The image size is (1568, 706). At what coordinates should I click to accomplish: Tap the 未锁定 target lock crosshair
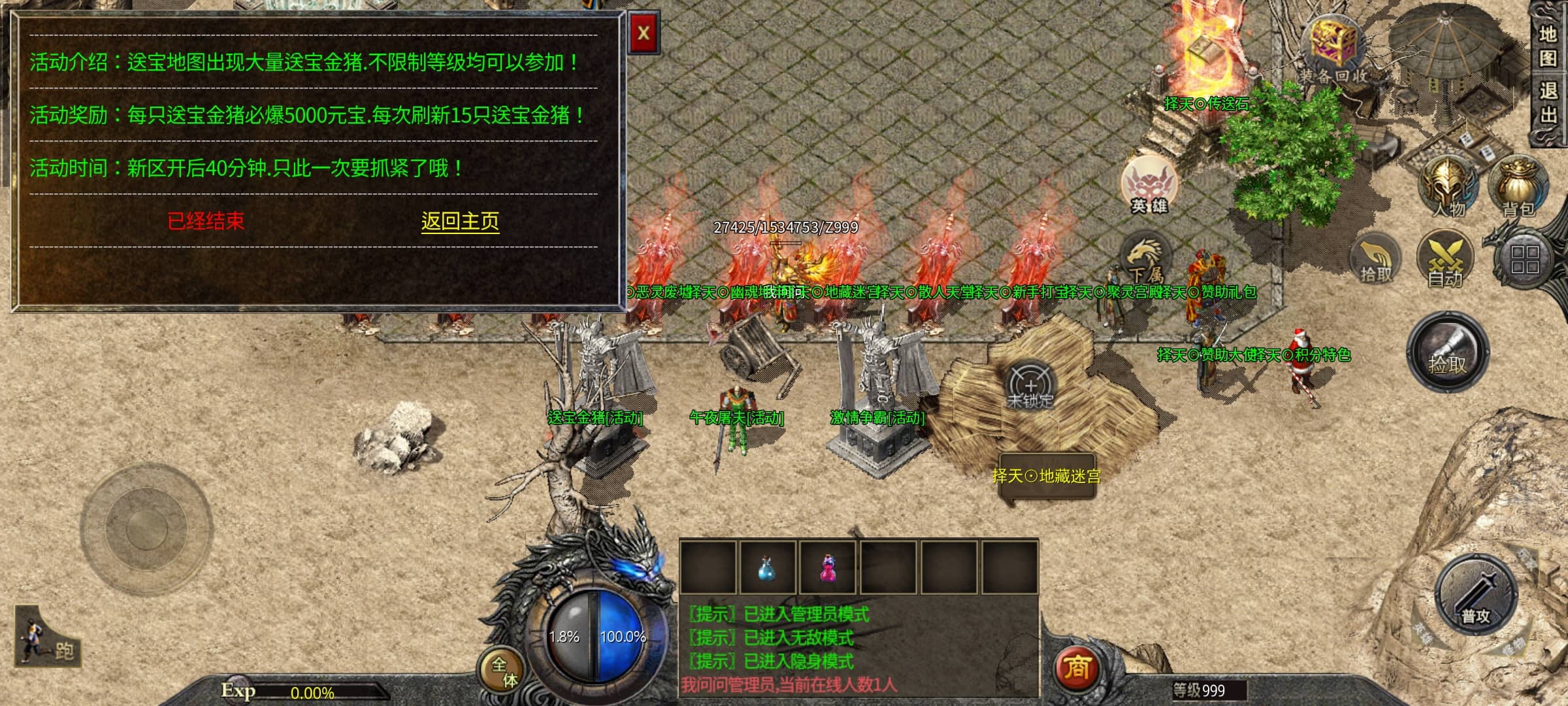pyautogui.click(x=1030, y=386)
